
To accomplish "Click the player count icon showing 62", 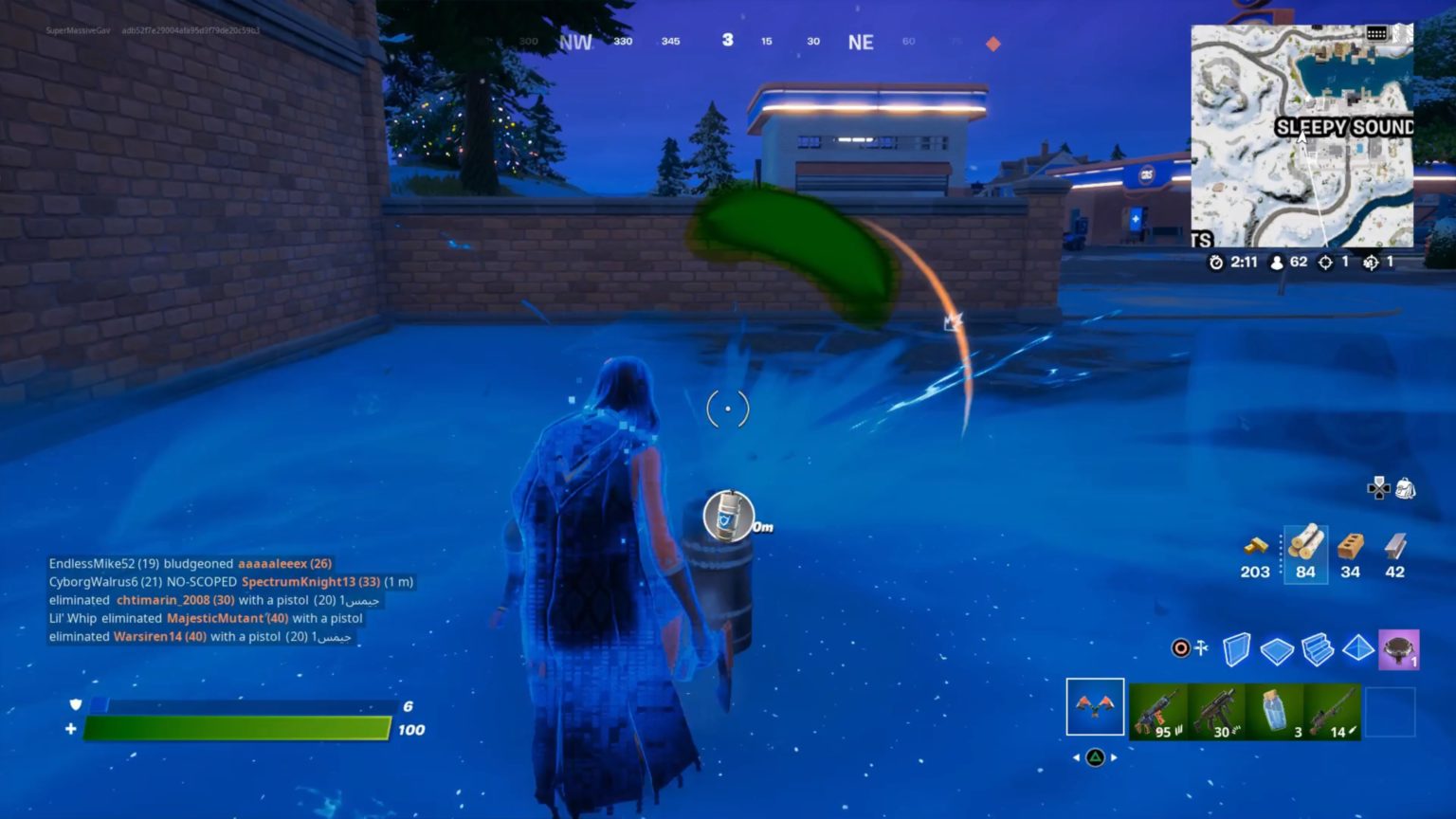I will point(1279,261).
